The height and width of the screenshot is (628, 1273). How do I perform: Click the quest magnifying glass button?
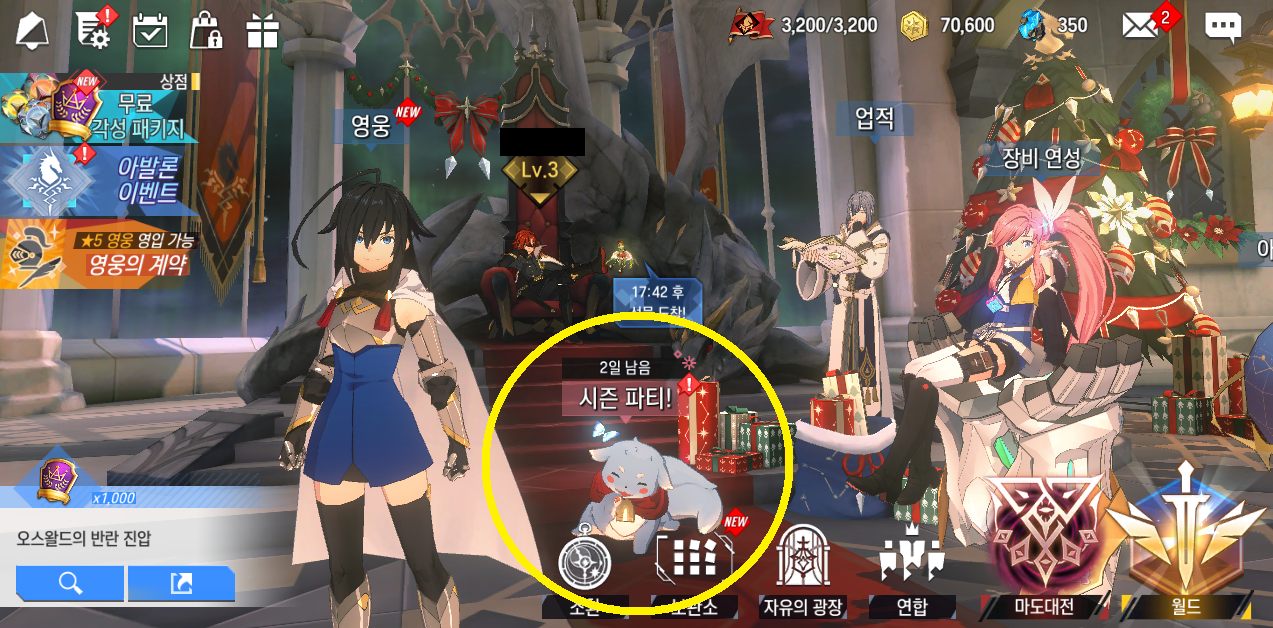coord(70,583)
